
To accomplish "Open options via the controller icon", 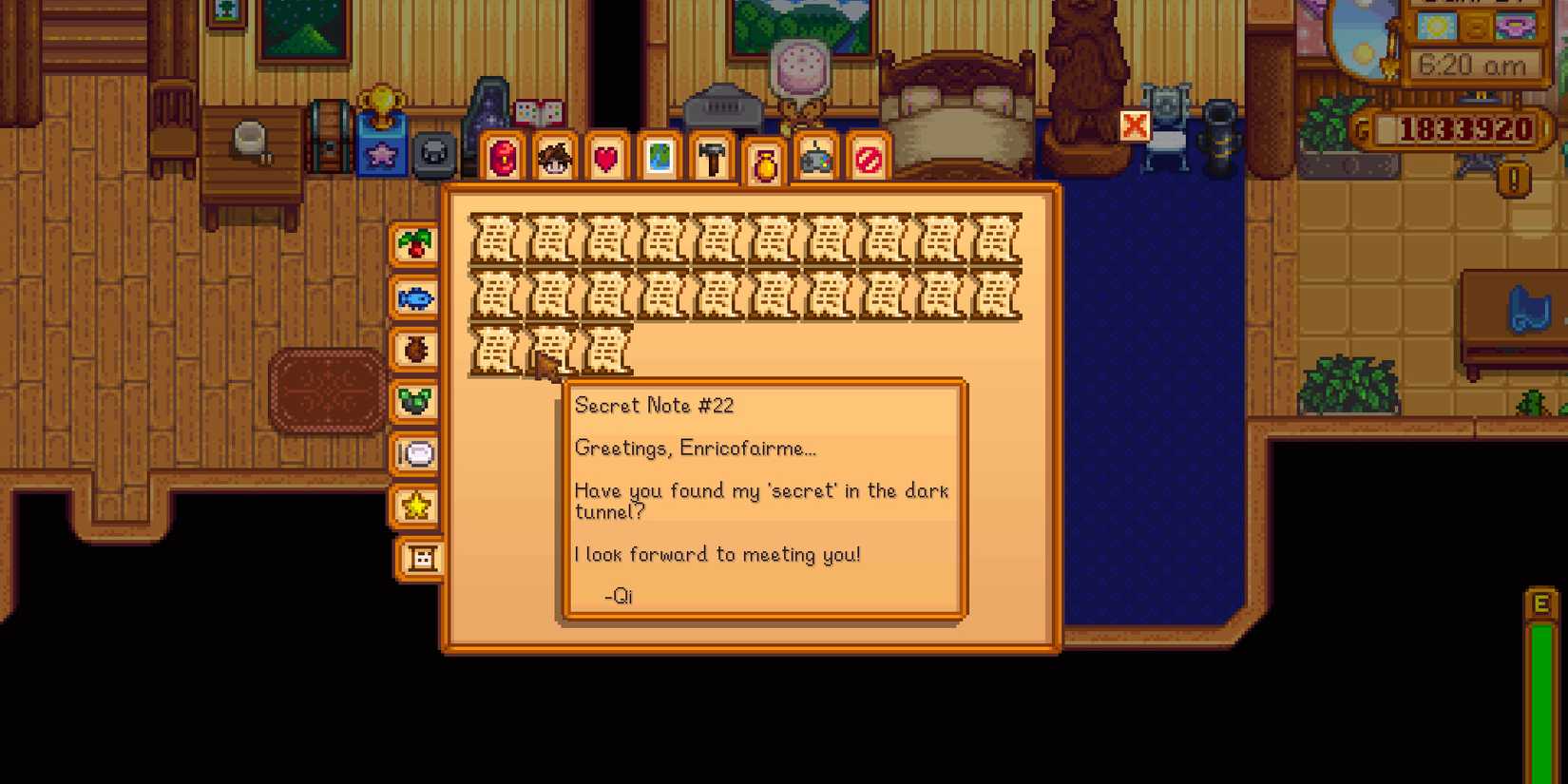I will point(815,159).
